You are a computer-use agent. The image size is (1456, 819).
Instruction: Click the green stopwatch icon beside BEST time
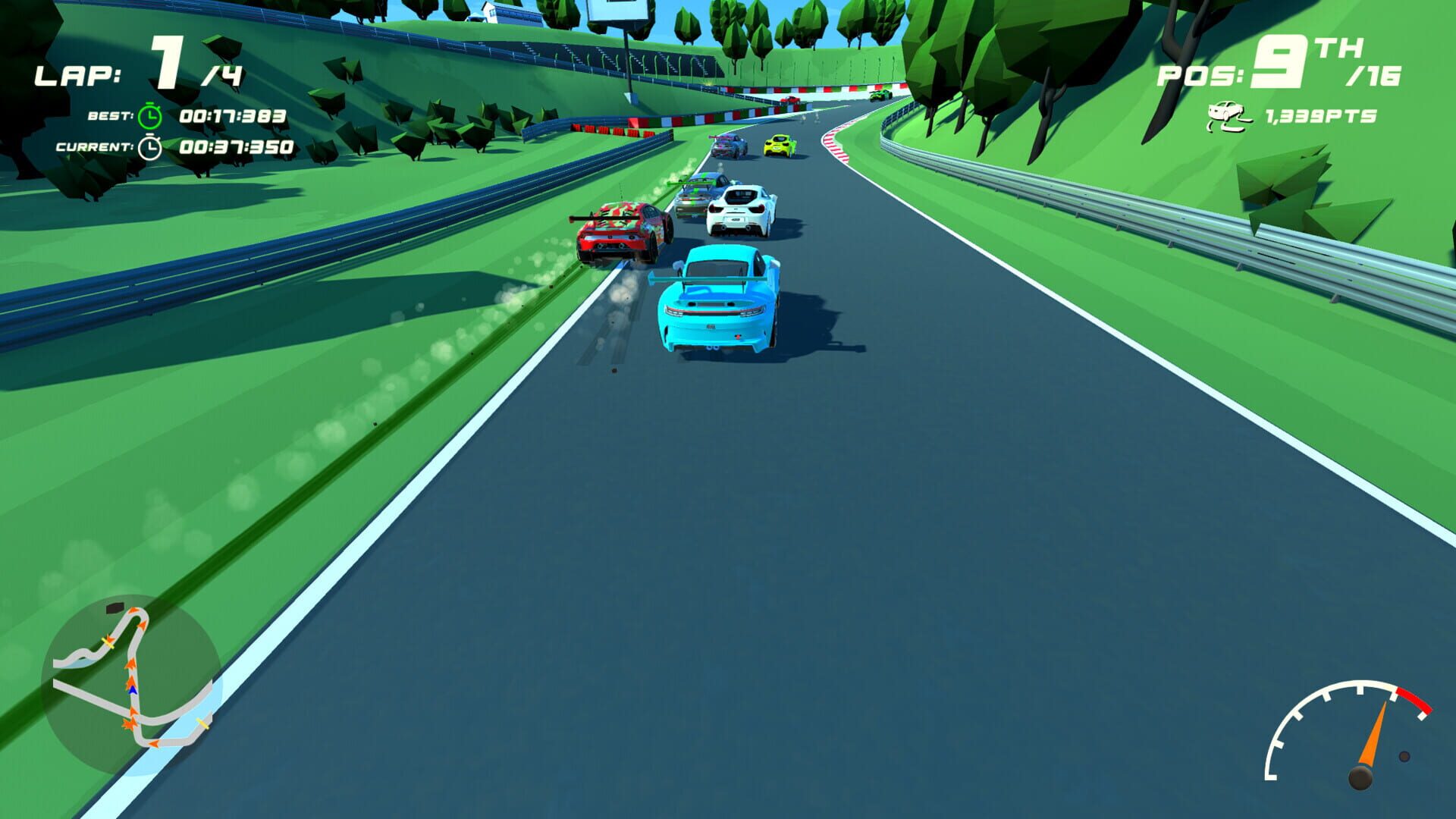[x=149, y=115]
